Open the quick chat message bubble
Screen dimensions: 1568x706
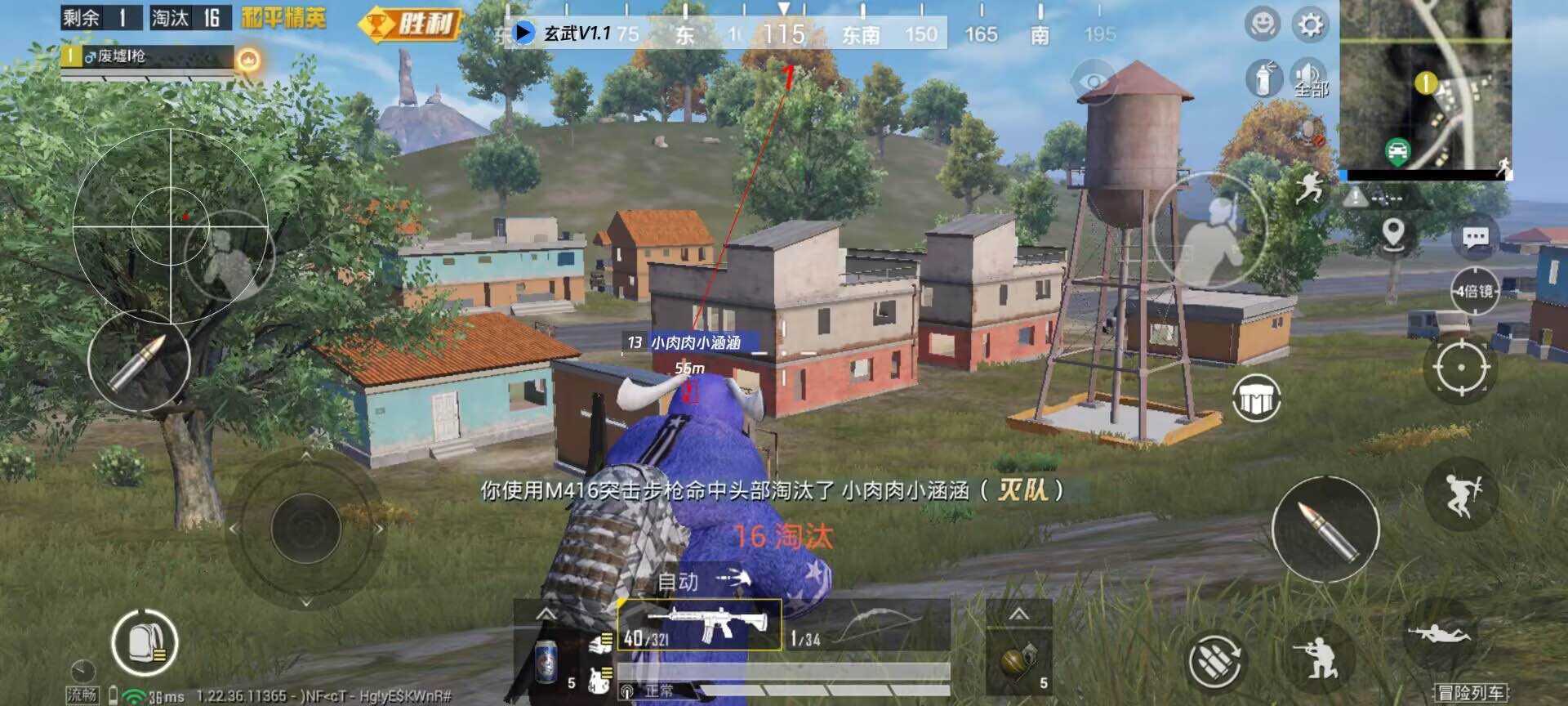[1475, 238]
